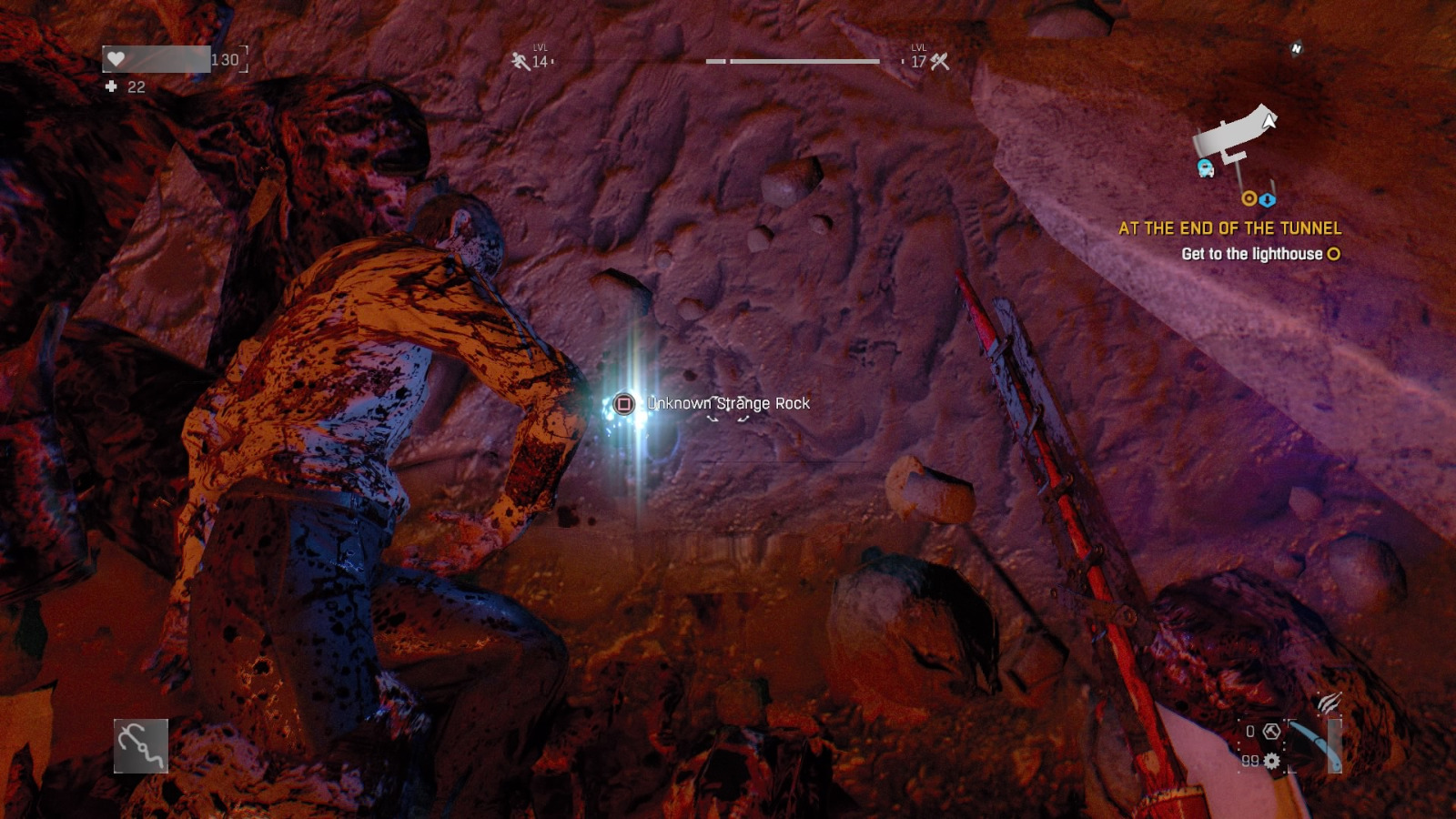Click the Unknown Strange Rock pickup label
1456x819 pixels.
click(x=728, y=403)
